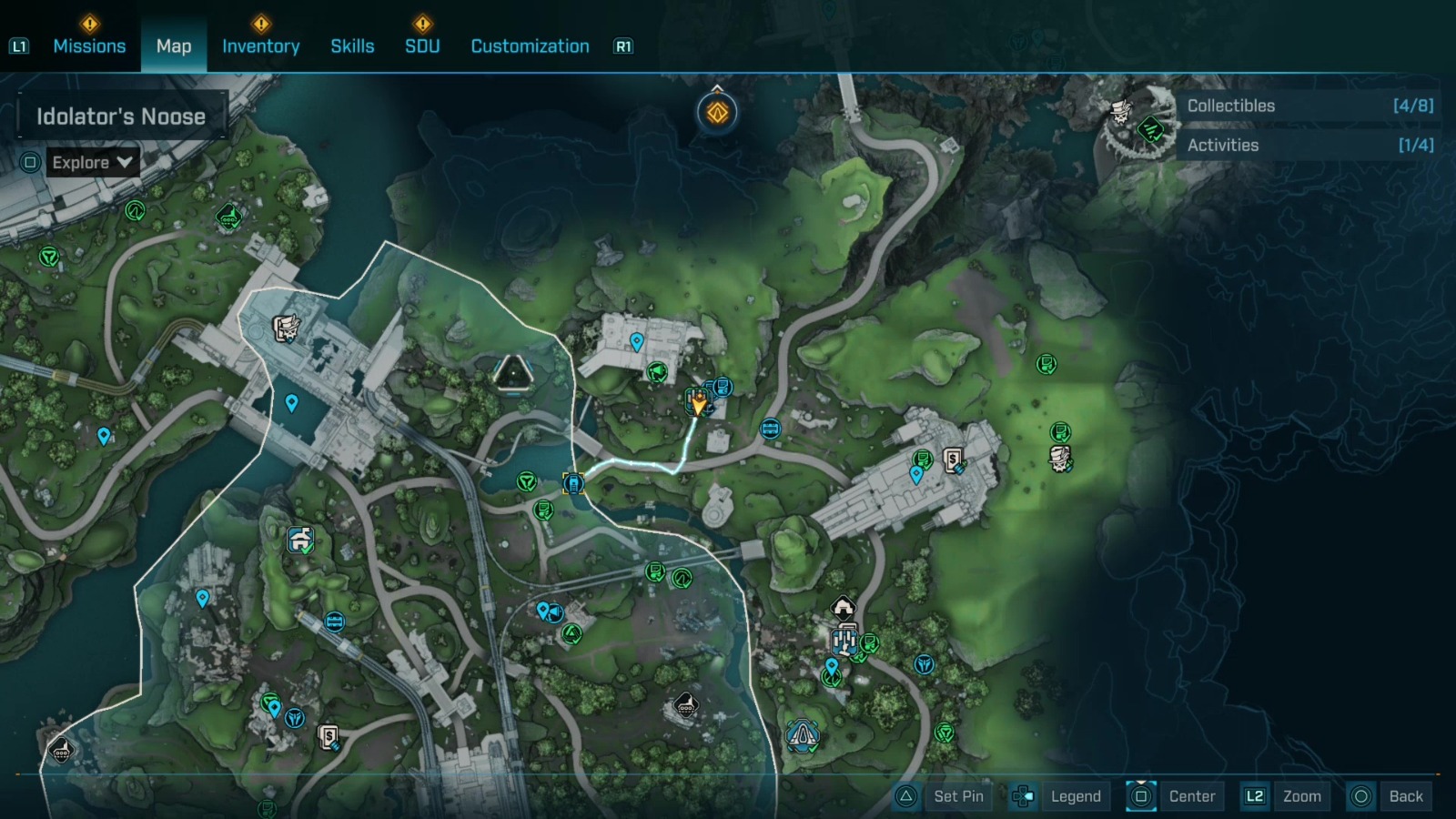1456x819 pixels.
Task: Select the Map tab
Action: pos(174,46)
